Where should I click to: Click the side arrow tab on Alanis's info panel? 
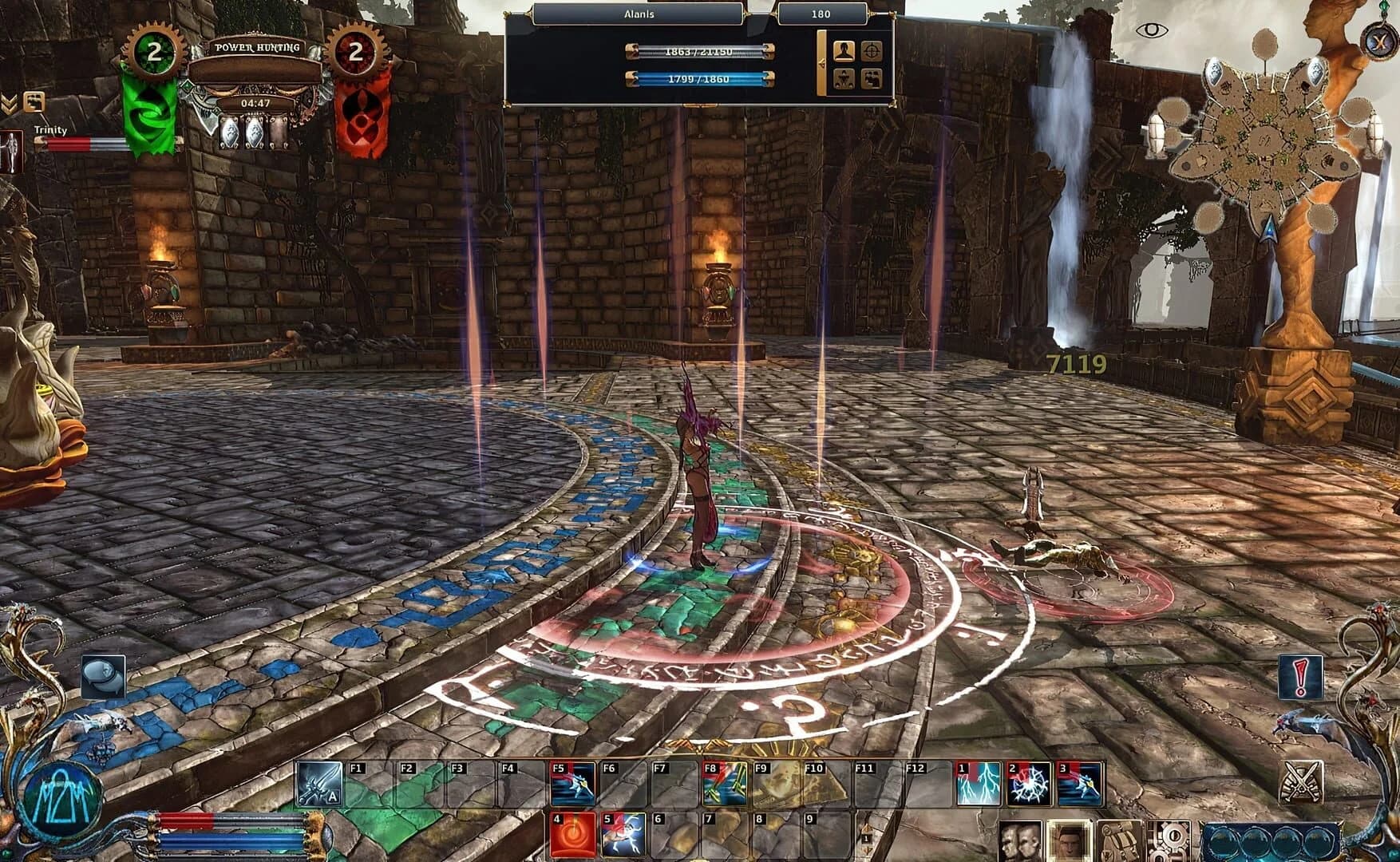pos(822,61)
